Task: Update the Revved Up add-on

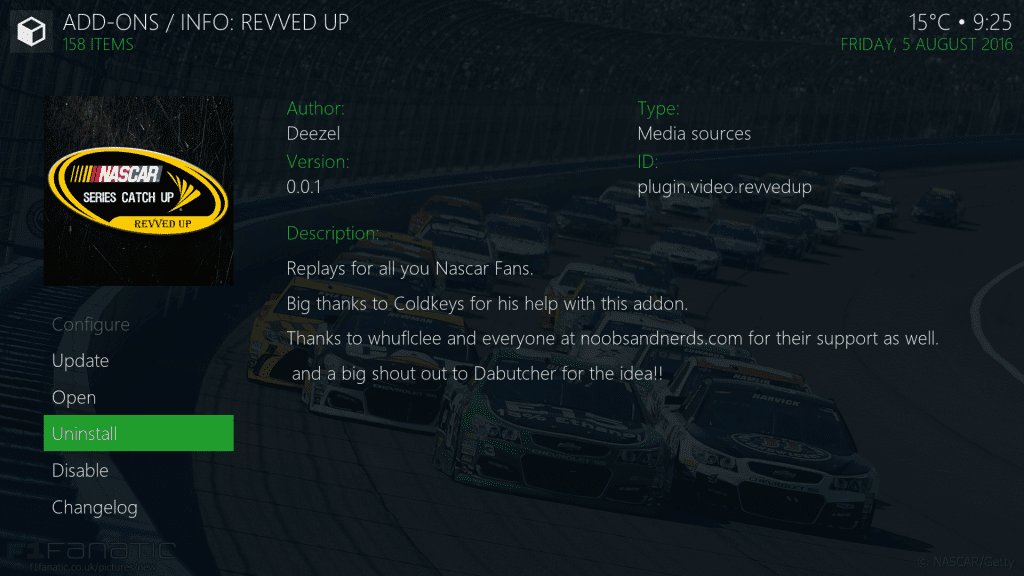Action: 81,361
